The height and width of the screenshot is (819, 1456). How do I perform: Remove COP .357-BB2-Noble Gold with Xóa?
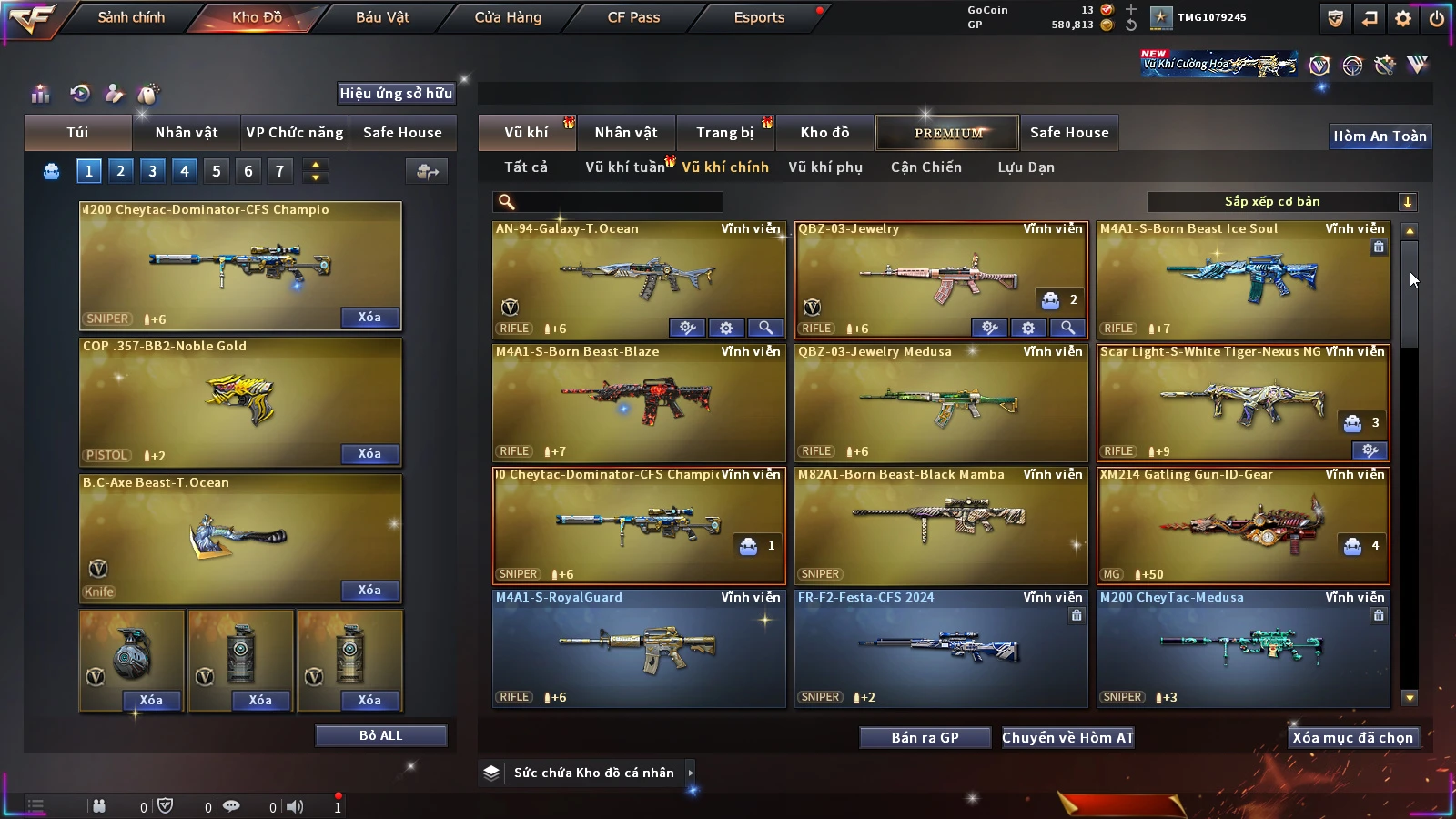point(369,453)
